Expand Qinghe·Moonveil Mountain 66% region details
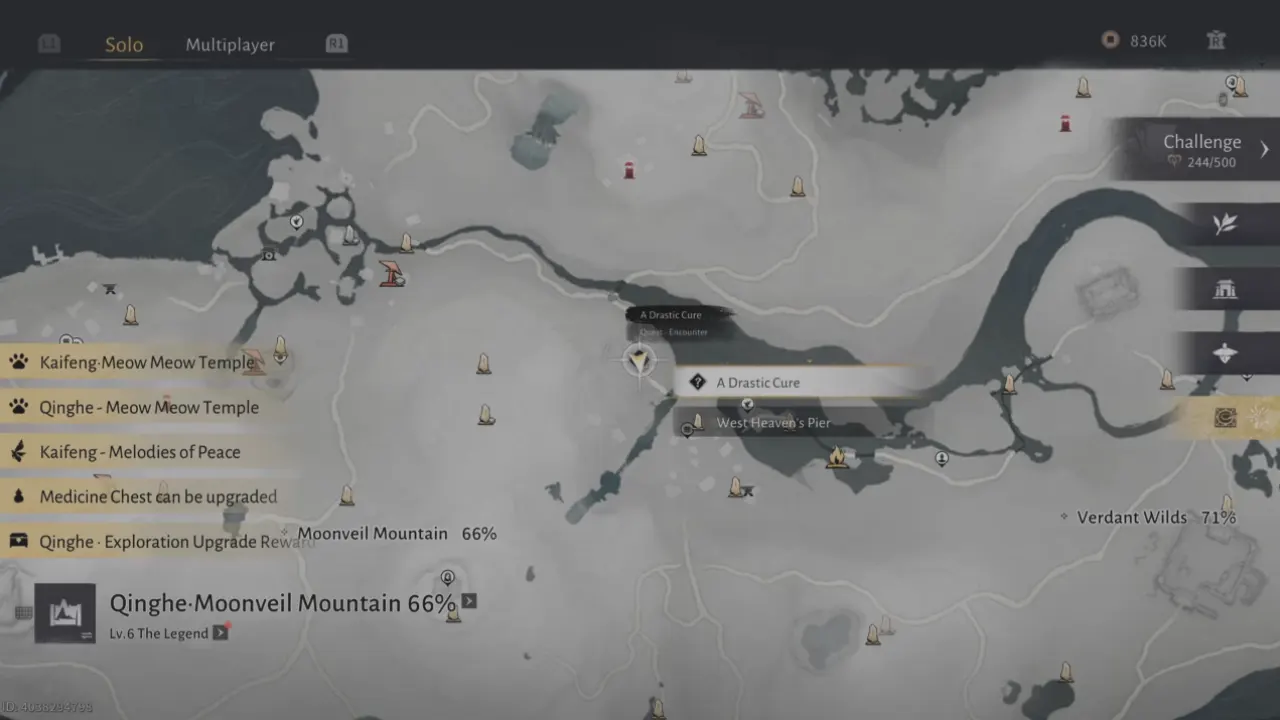Image resolution: width=1280 pixels, height=720 pixels. tap(469, 601)
